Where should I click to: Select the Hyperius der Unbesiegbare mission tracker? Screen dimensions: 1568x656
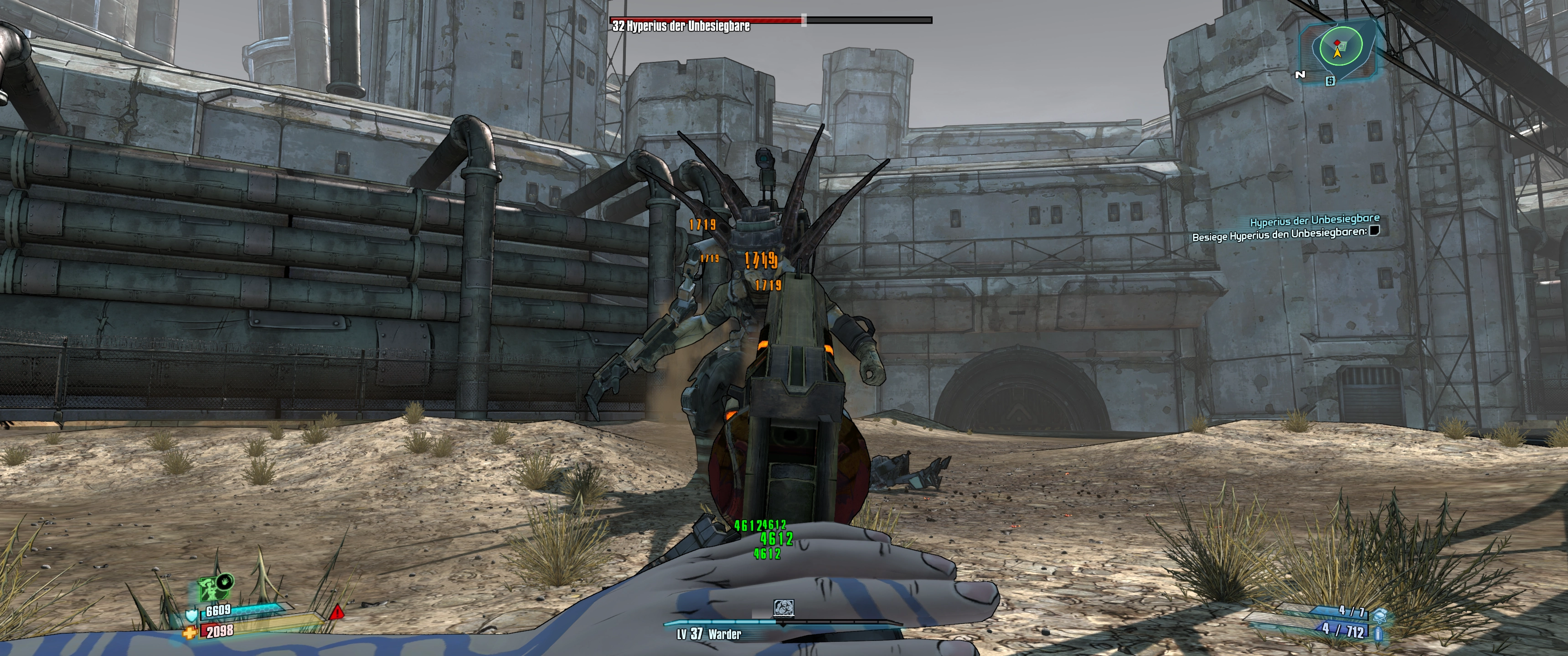click(x=1314, y=220)
